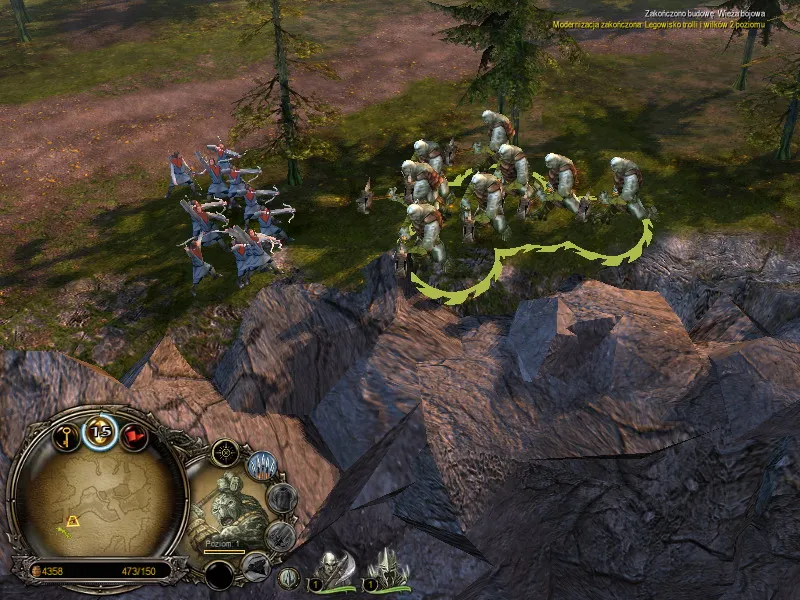This screenshot has height=600, width=800.
Task: Click the small round button left of hero portraits
Action: [x=287, y=576]
